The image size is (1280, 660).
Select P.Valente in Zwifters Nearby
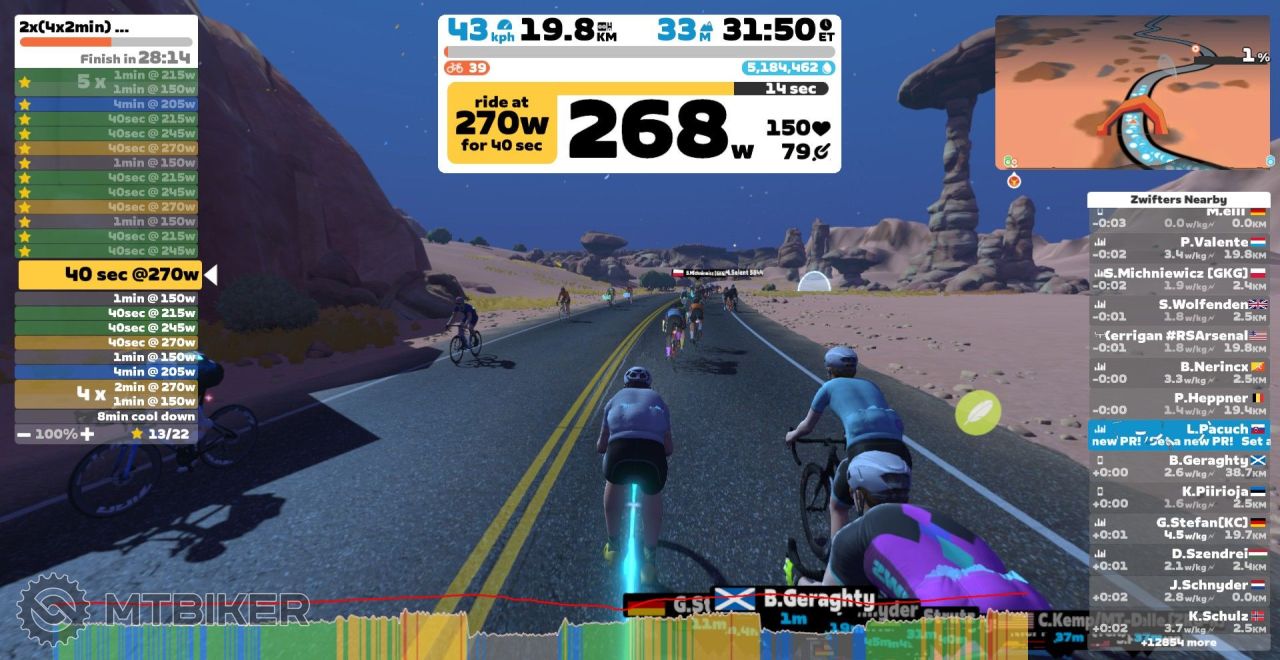(1178, 248)
